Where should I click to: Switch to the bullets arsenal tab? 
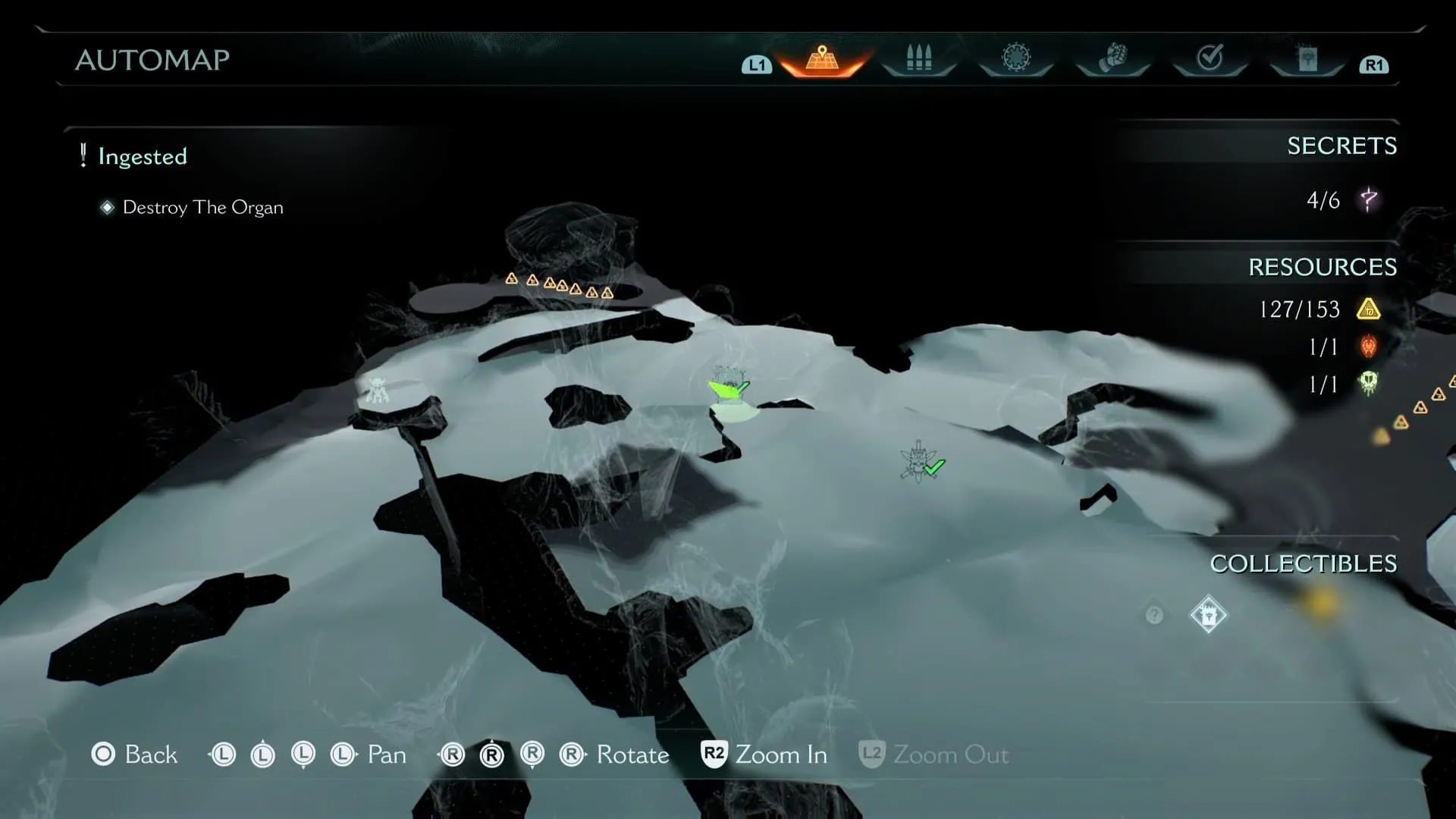[x=918, y=58]
